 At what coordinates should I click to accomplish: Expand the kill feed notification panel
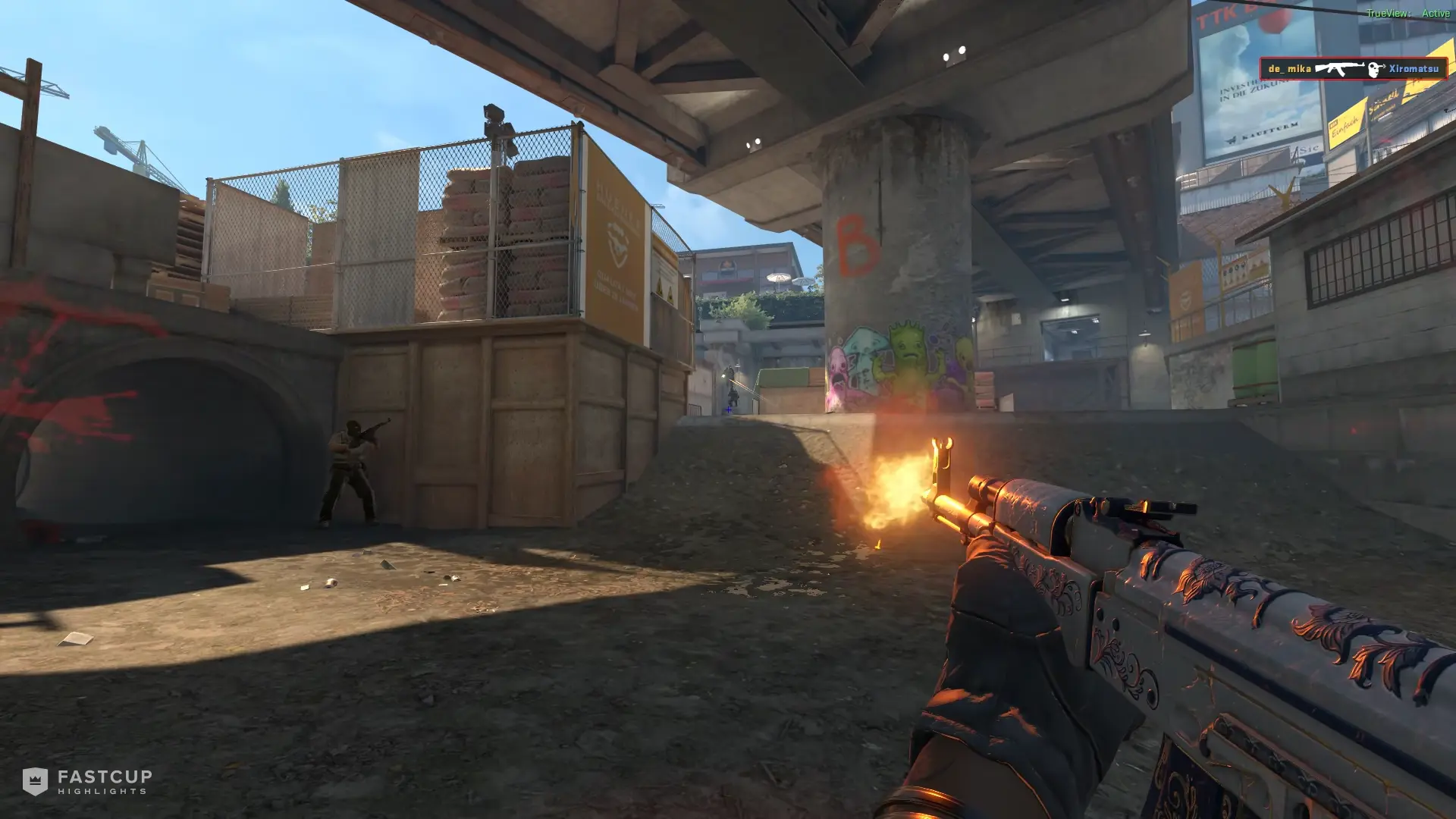(x=1354, y=67)
